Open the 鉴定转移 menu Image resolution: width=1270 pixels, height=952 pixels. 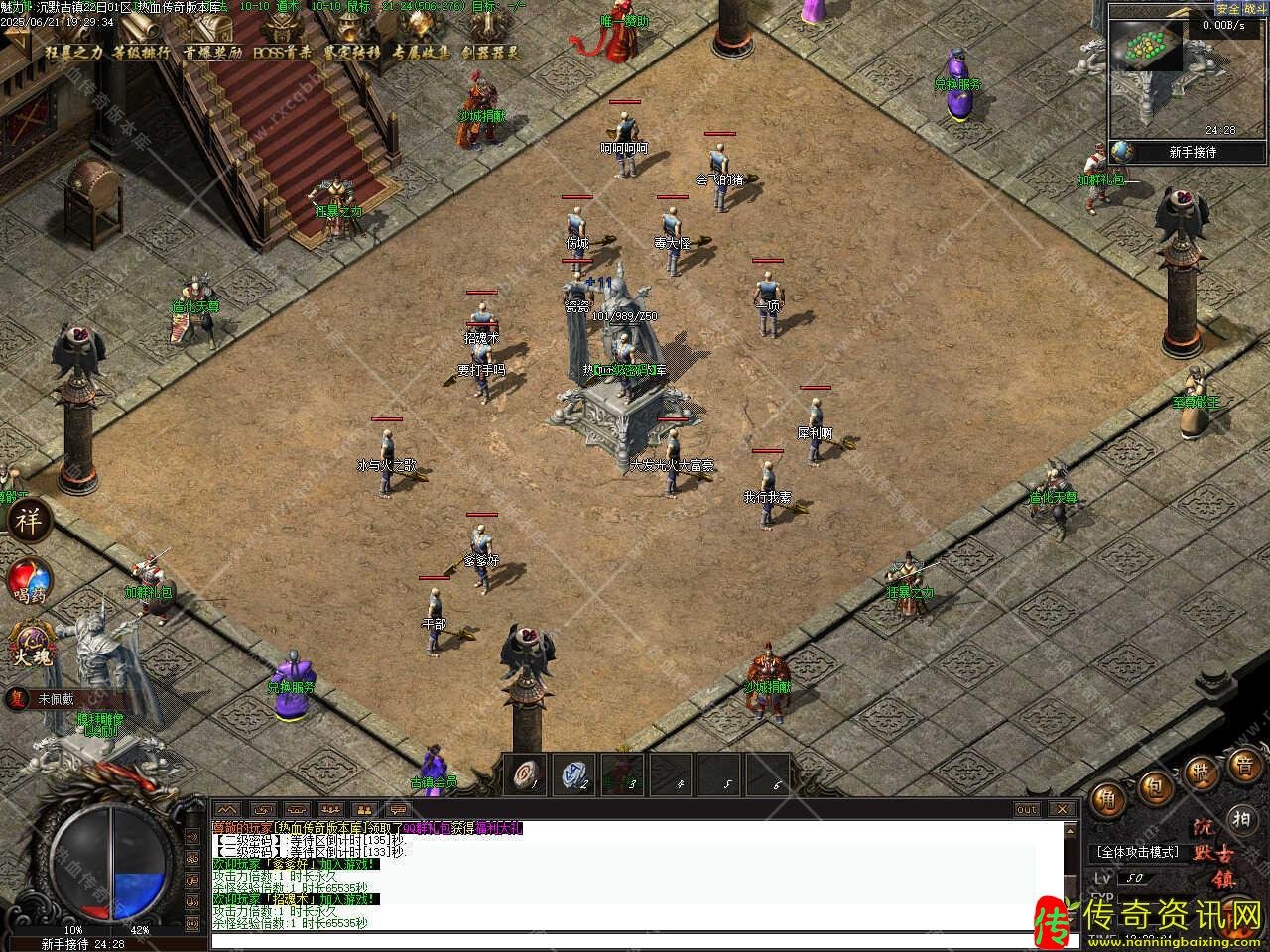pos(351,52)
